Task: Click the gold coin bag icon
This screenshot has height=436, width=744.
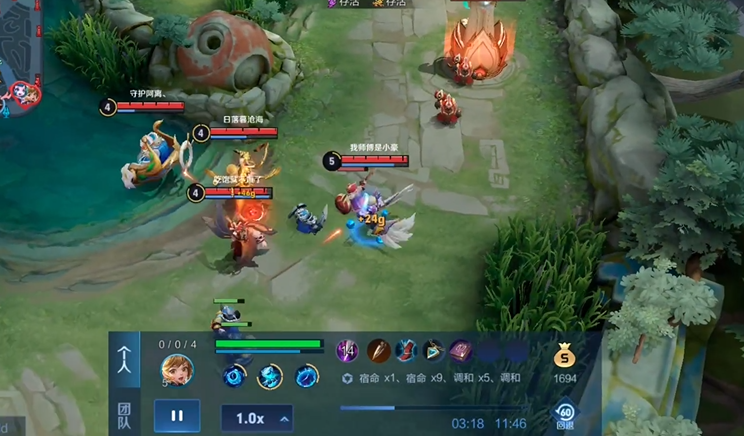Action: coord(565,356)
